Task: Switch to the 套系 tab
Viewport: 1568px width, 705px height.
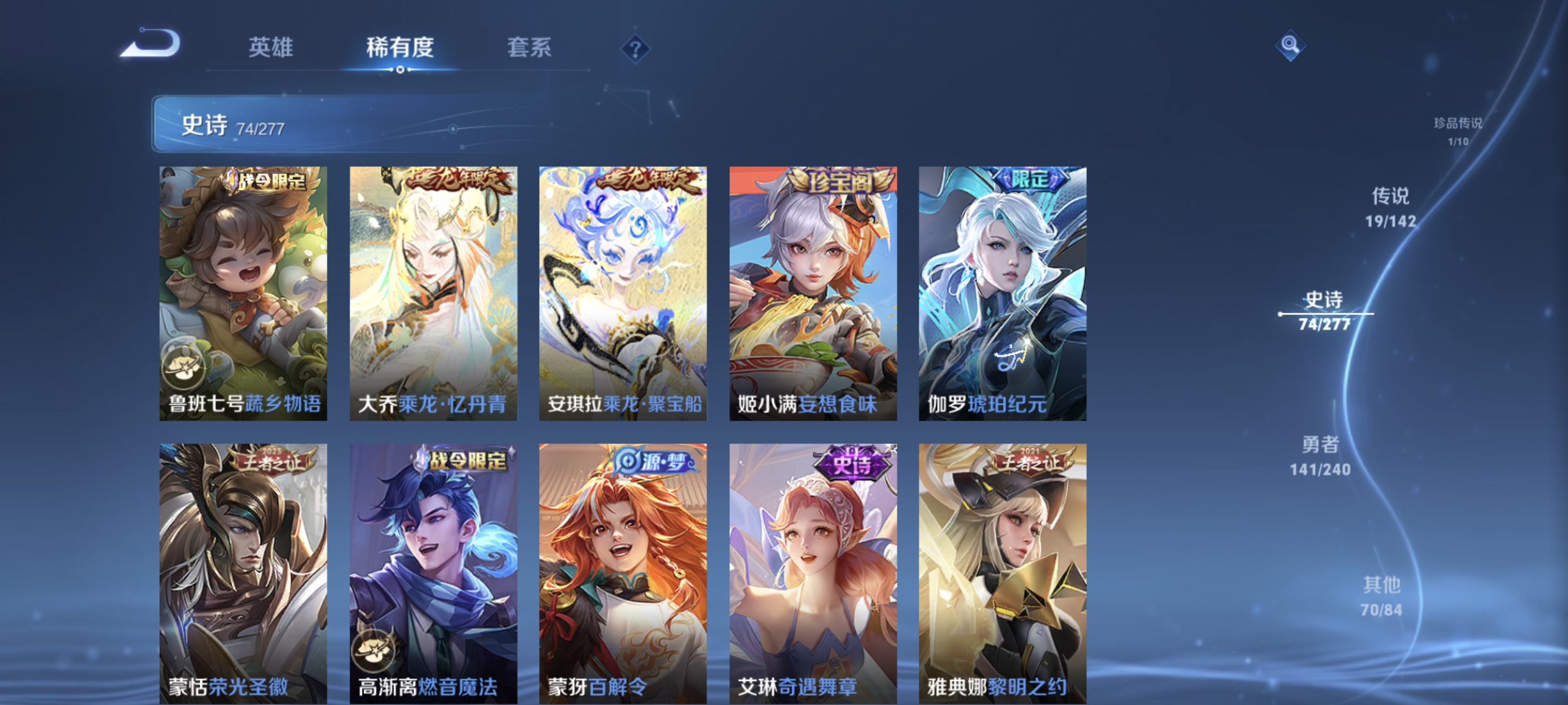Action: pyautogui.click(x=529, y=49)
